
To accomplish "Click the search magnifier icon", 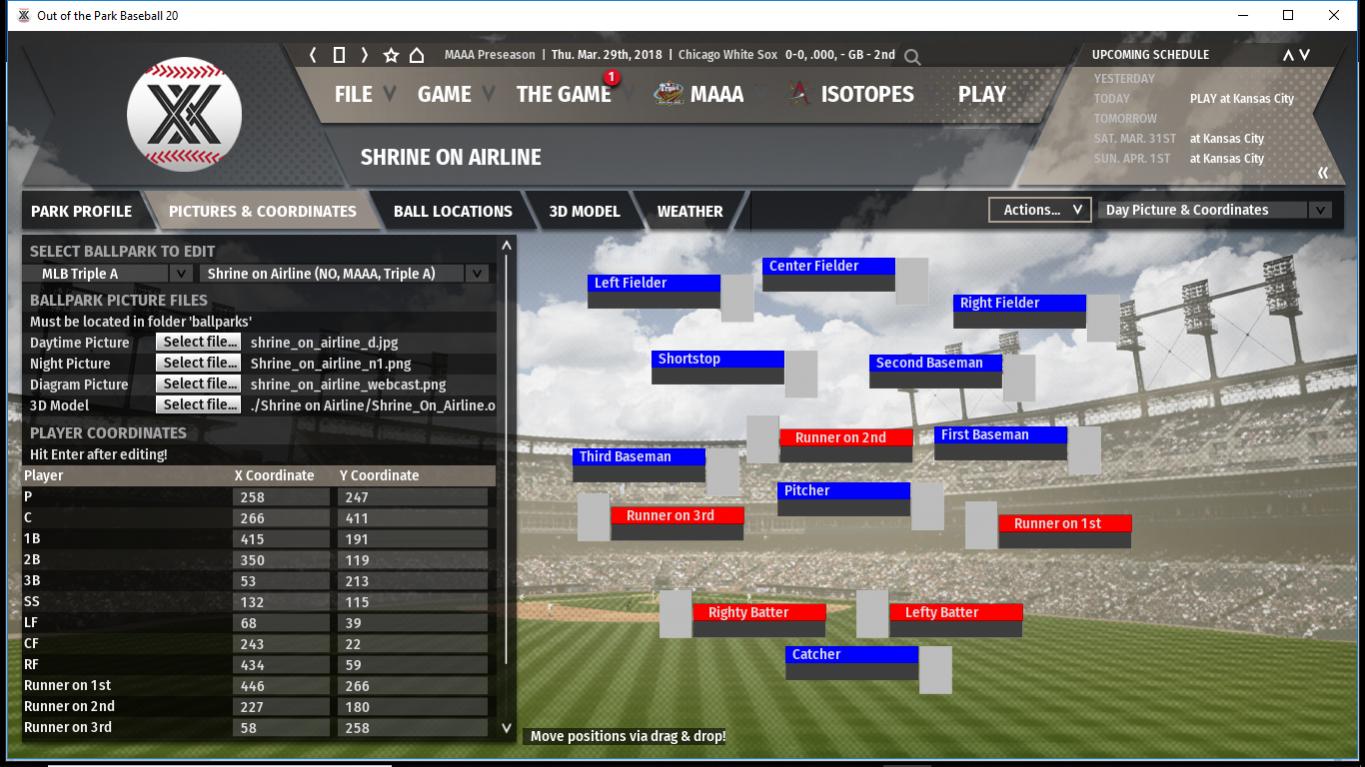I will point(912,56).
